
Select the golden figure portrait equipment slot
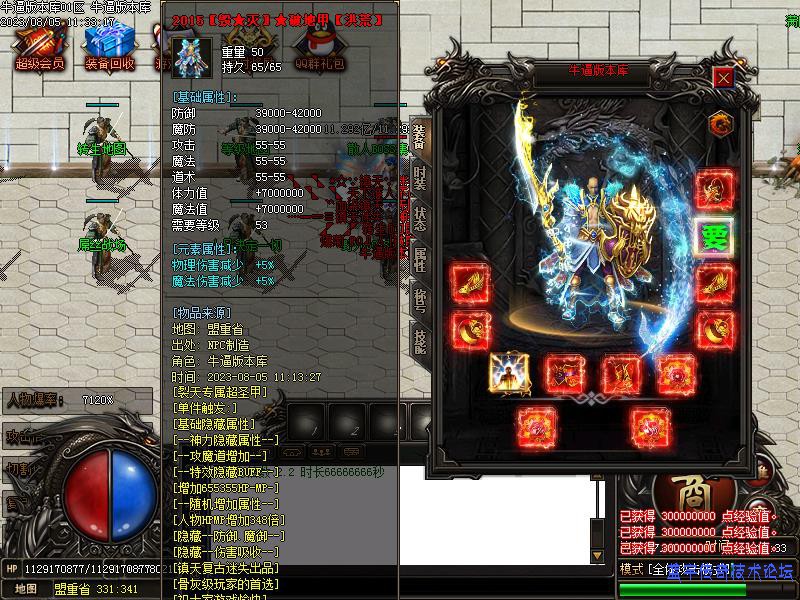[509, 374]
